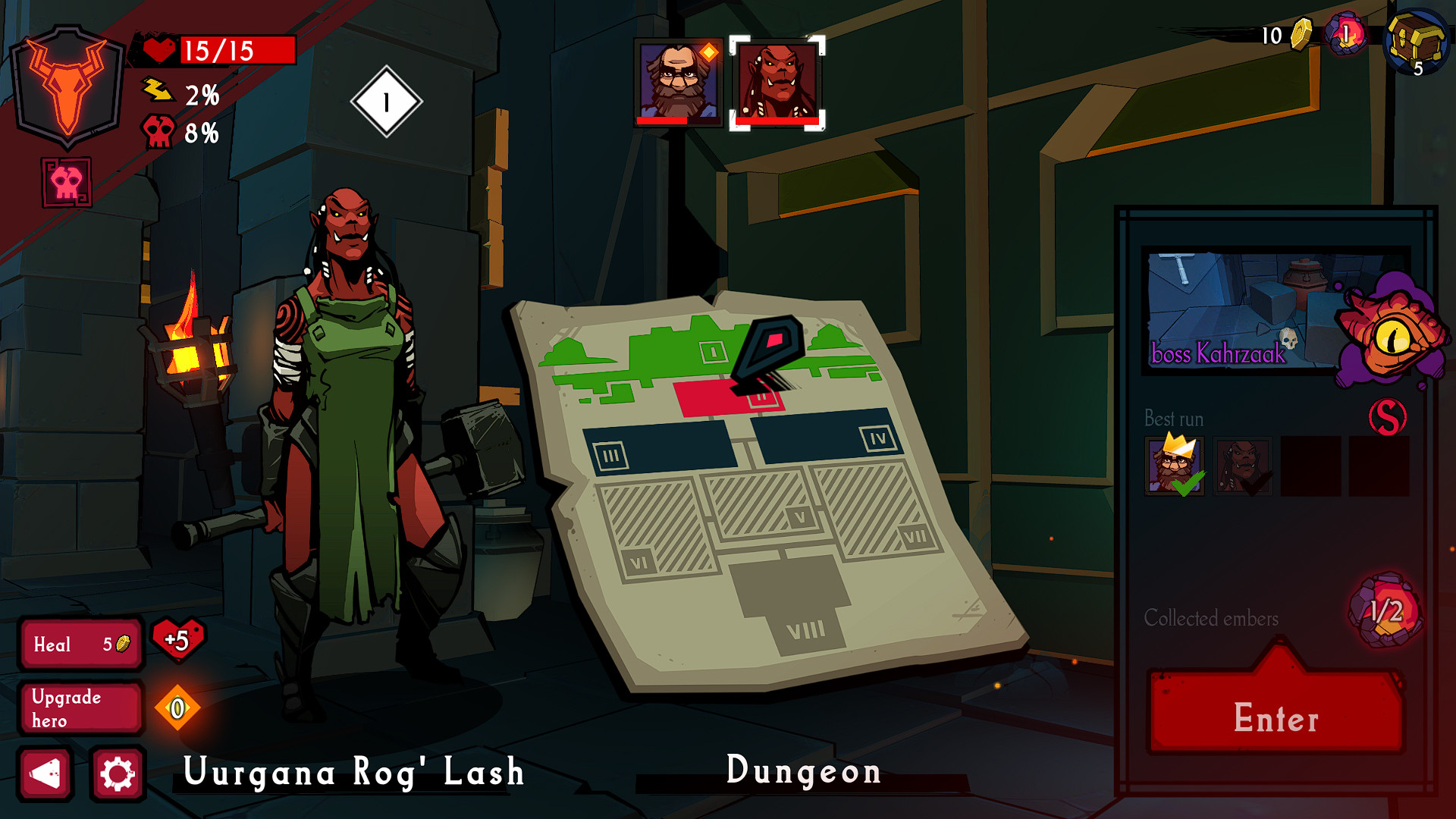Open the shield emblem icon top-left
Viewport: 1456px width, 819px height.
tap(68, 87)
